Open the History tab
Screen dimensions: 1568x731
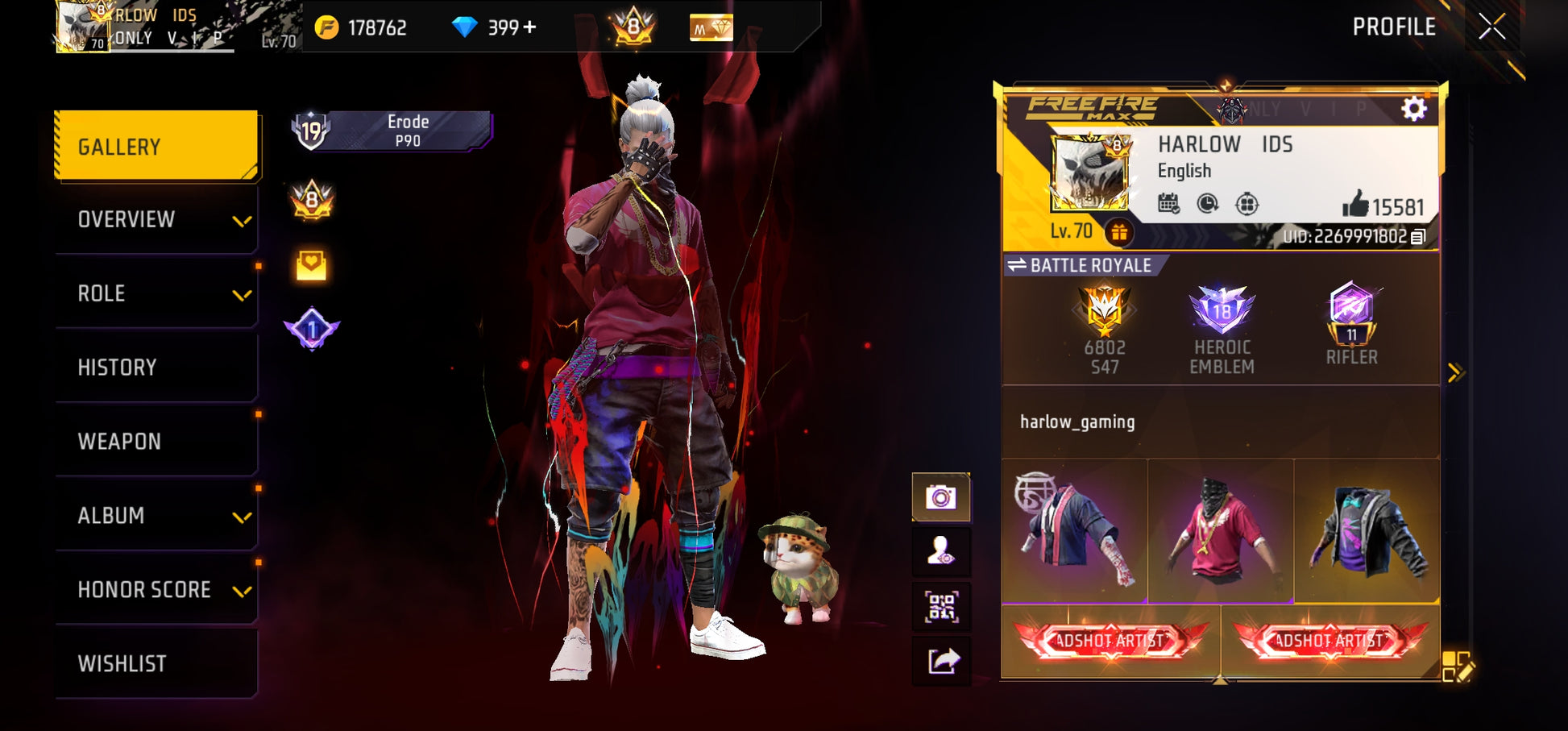[x=156, y=368]
